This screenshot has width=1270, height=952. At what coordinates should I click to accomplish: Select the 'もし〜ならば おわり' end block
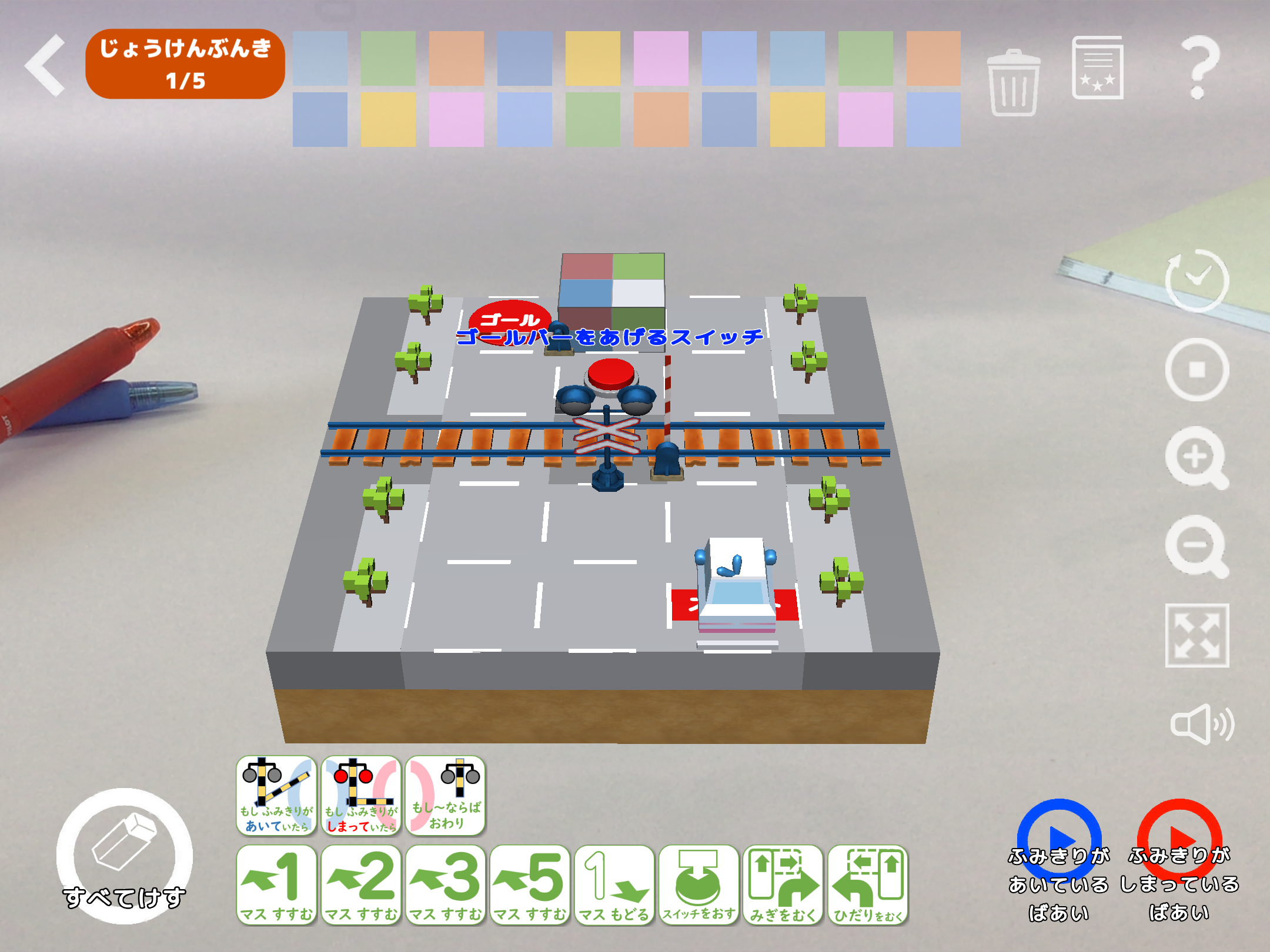[446, 796]
